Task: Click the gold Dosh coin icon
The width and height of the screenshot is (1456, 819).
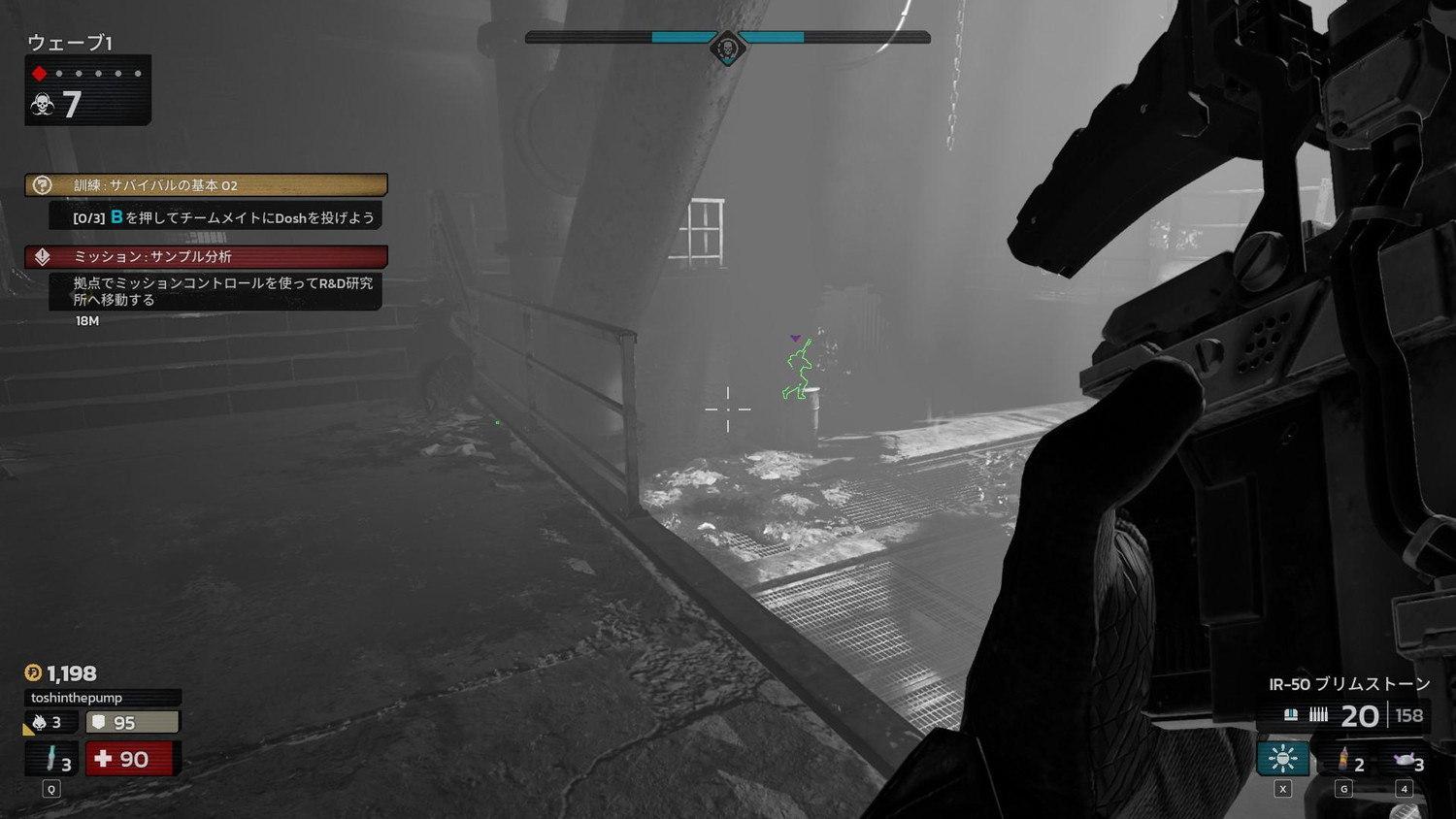Action: [33, 672]
